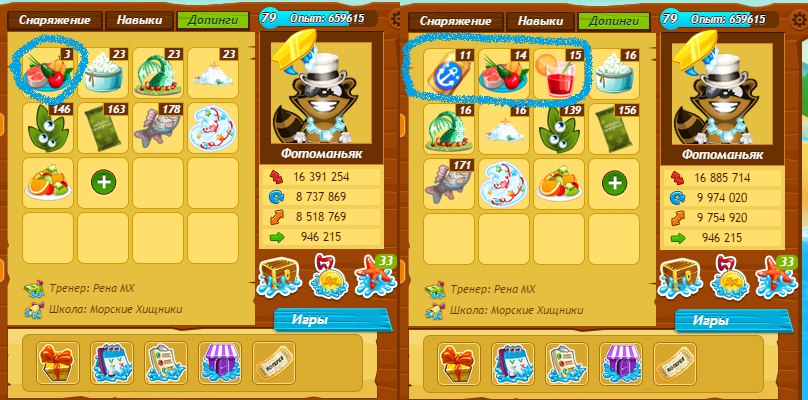Choose the white powder pile with count 16
Image resolution: width=808 pixels, height=400 pixels.
coord(505,127)
